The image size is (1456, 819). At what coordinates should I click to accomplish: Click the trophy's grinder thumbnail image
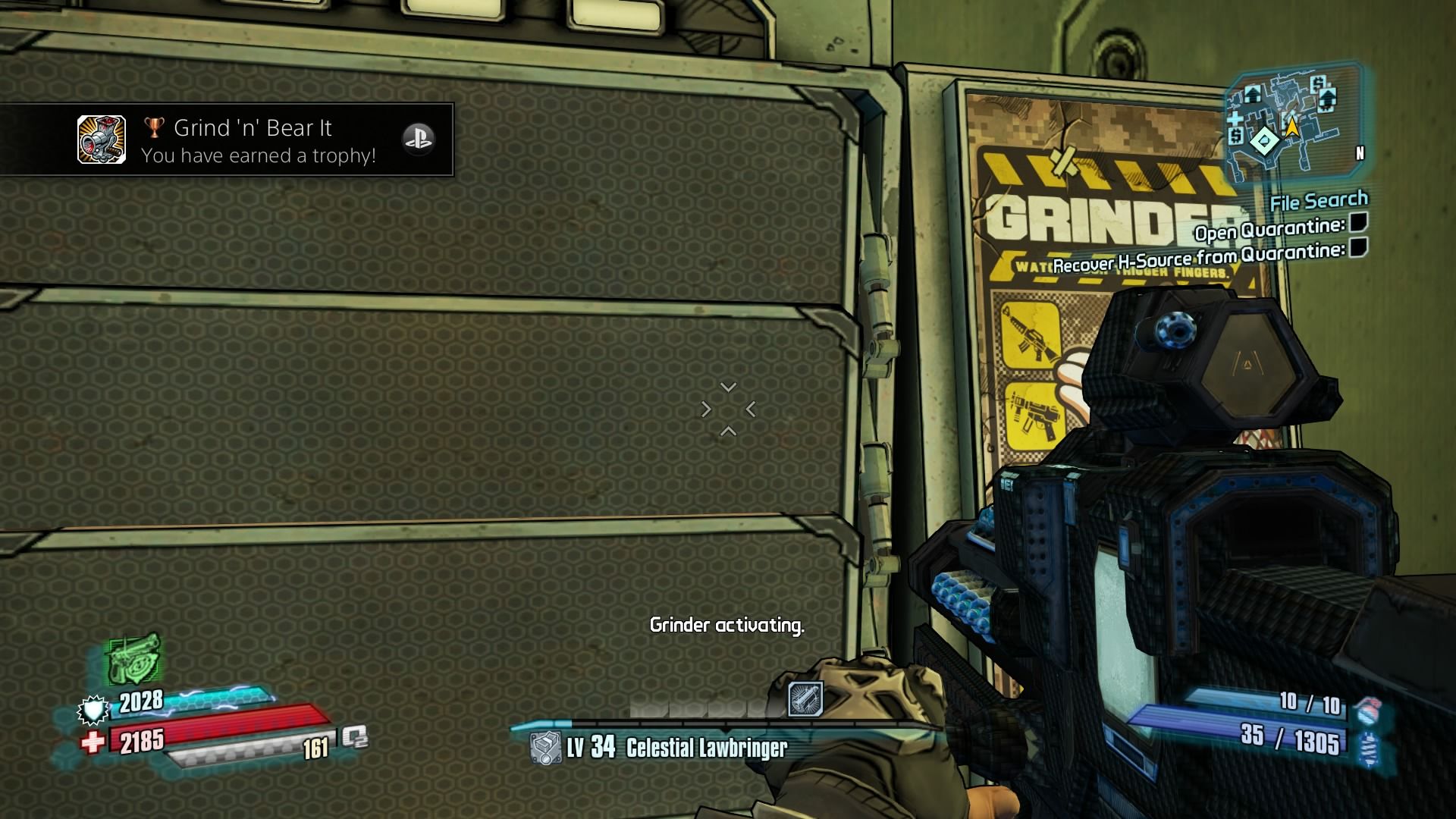coord(102,140)
